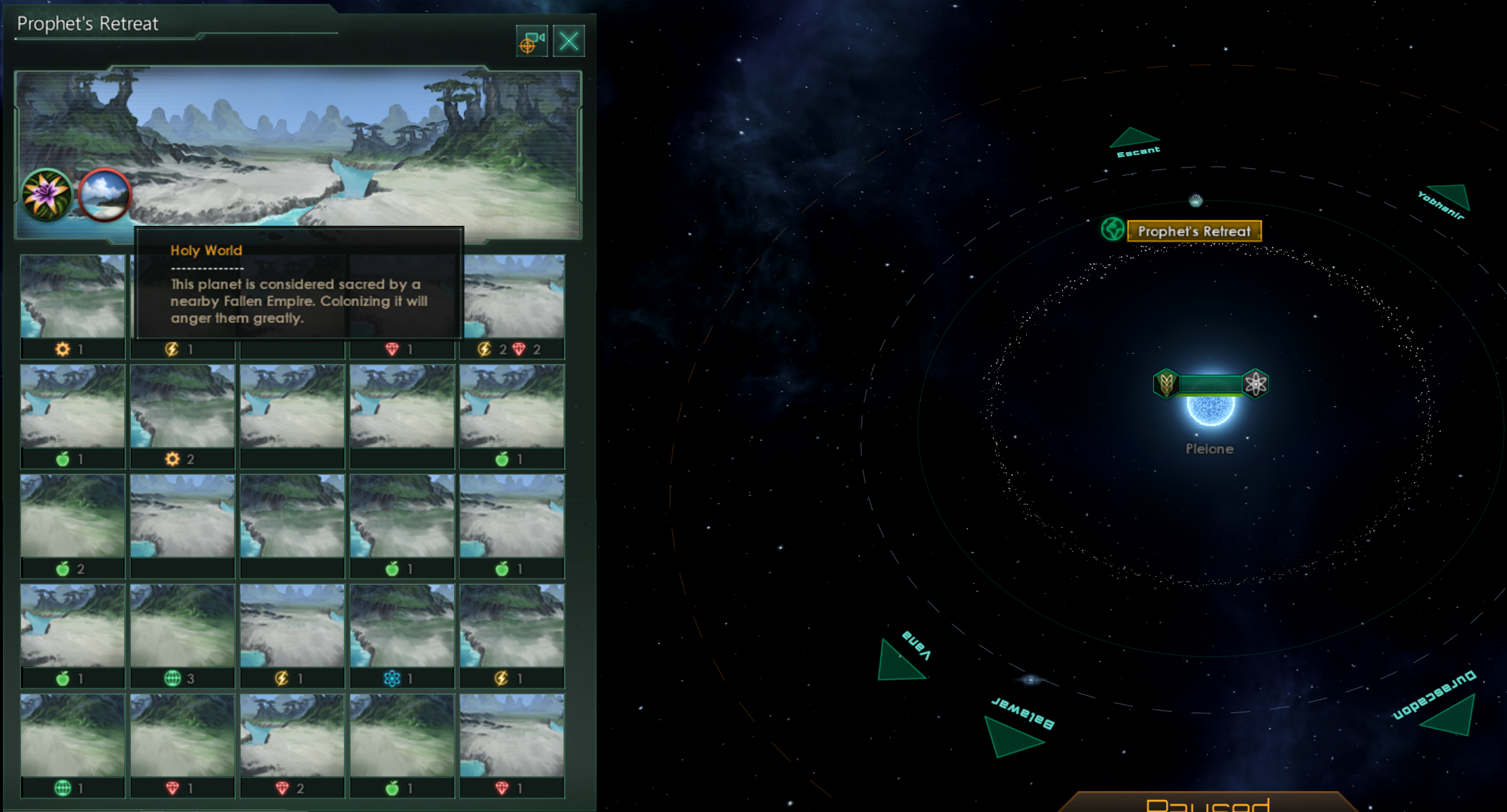Select the tile with energy and minerals
Screen dimensions: 1507x812
[x=512, y=307]
